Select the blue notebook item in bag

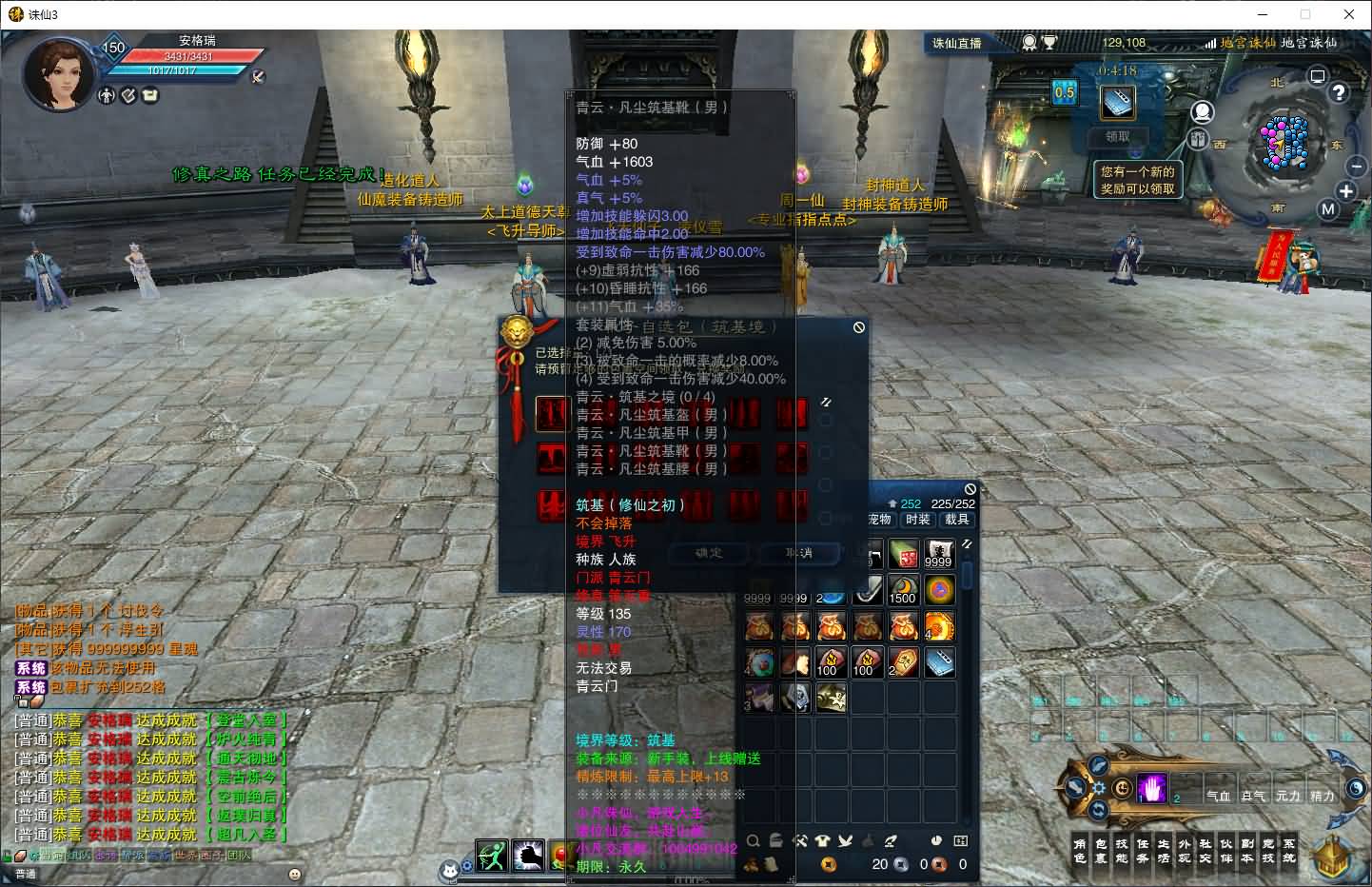click(x=939, y=662)
